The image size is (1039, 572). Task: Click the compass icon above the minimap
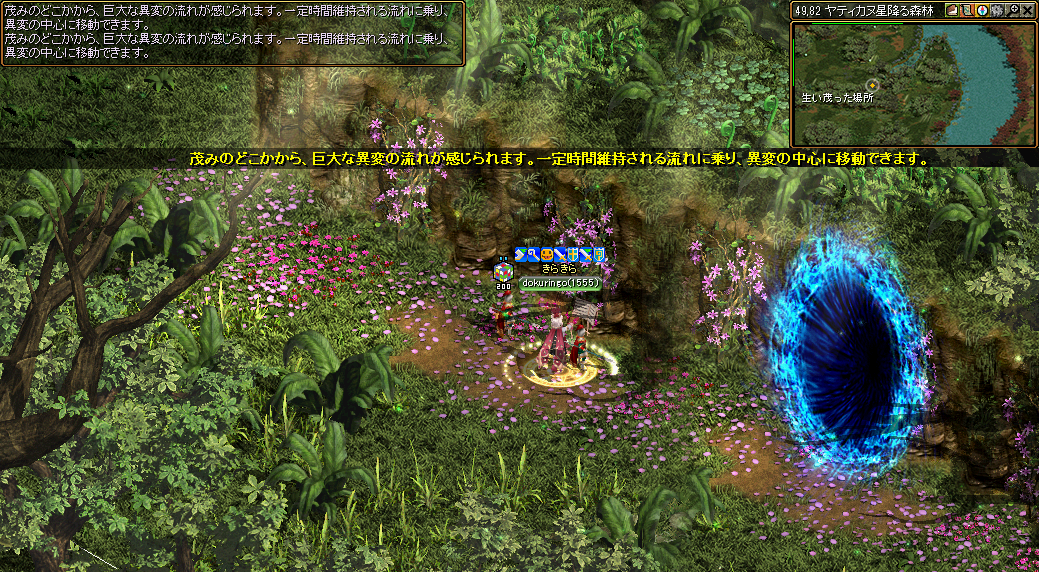point(982,10)
